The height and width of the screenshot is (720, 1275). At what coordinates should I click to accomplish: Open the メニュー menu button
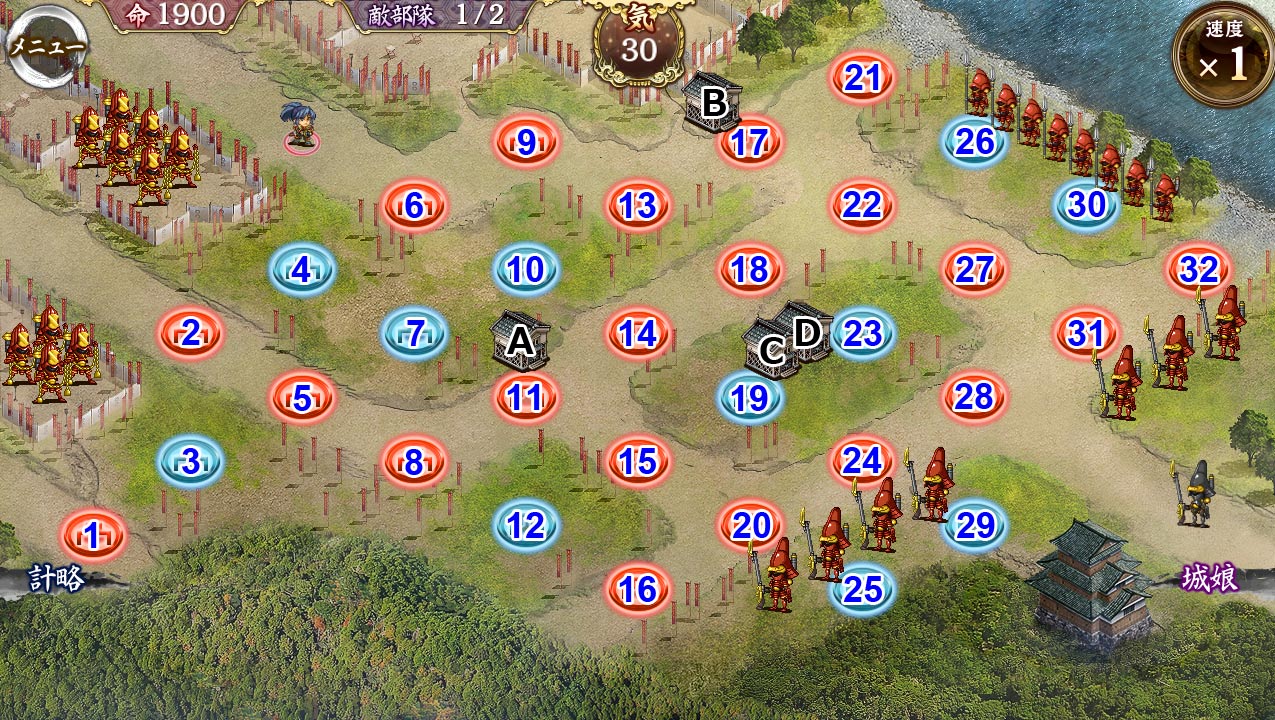[x=46, y=45]
